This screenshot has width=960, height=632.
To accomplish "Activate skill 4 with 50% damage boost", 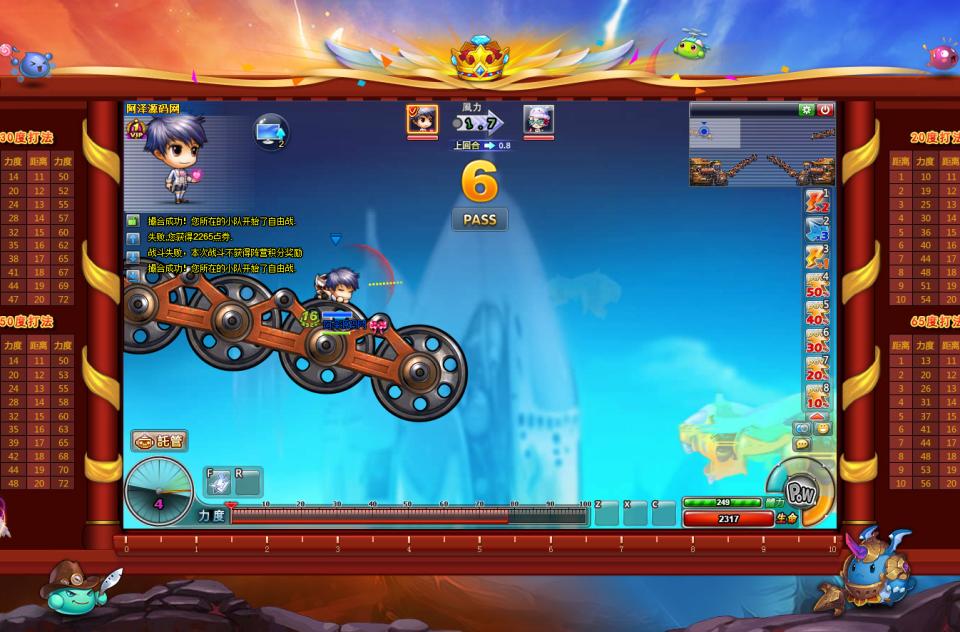I will coord(817,285).
